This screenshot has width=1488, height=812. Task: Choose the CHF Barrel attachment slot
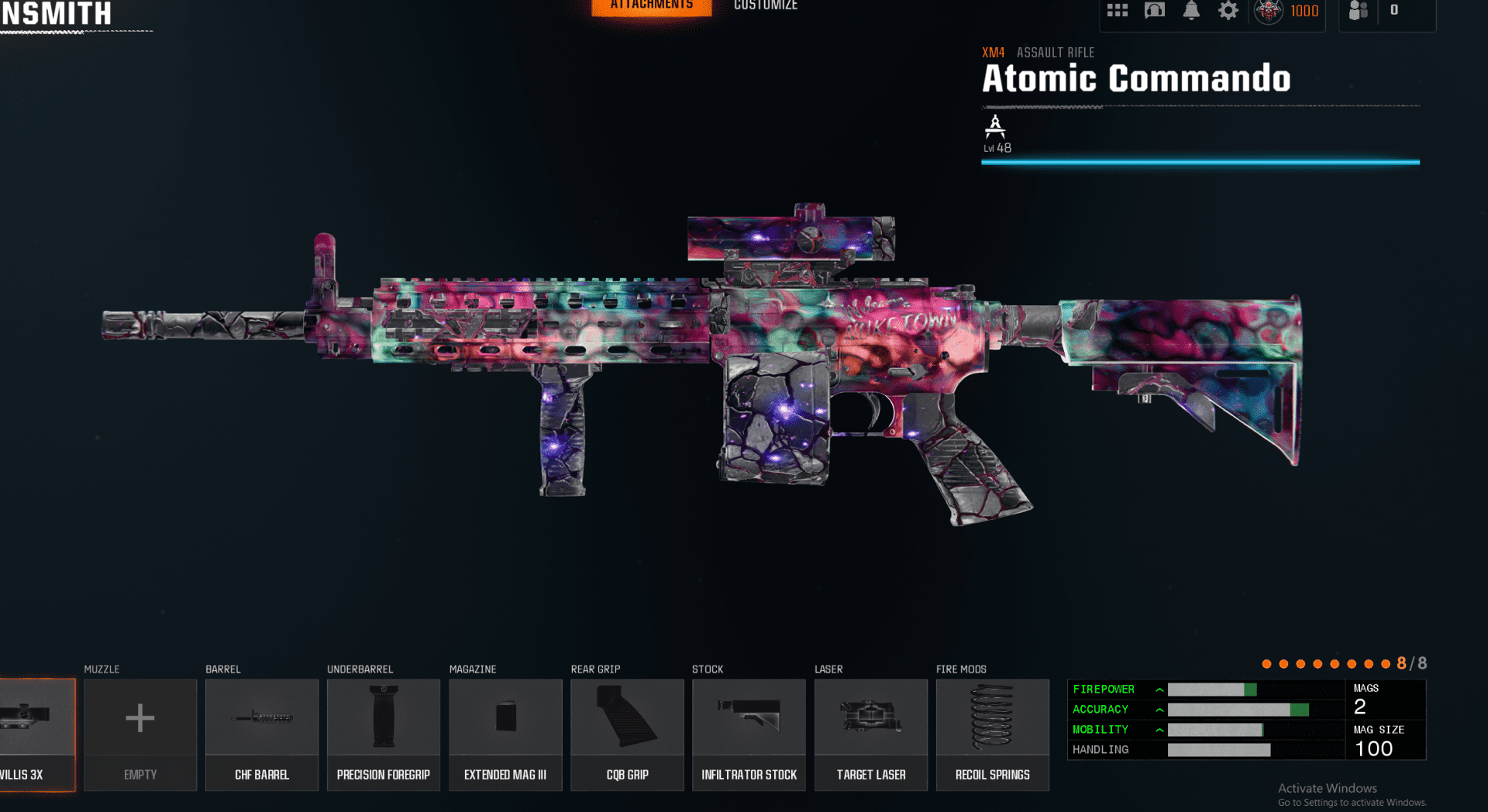pyautogui.click(x=262, y=734)
